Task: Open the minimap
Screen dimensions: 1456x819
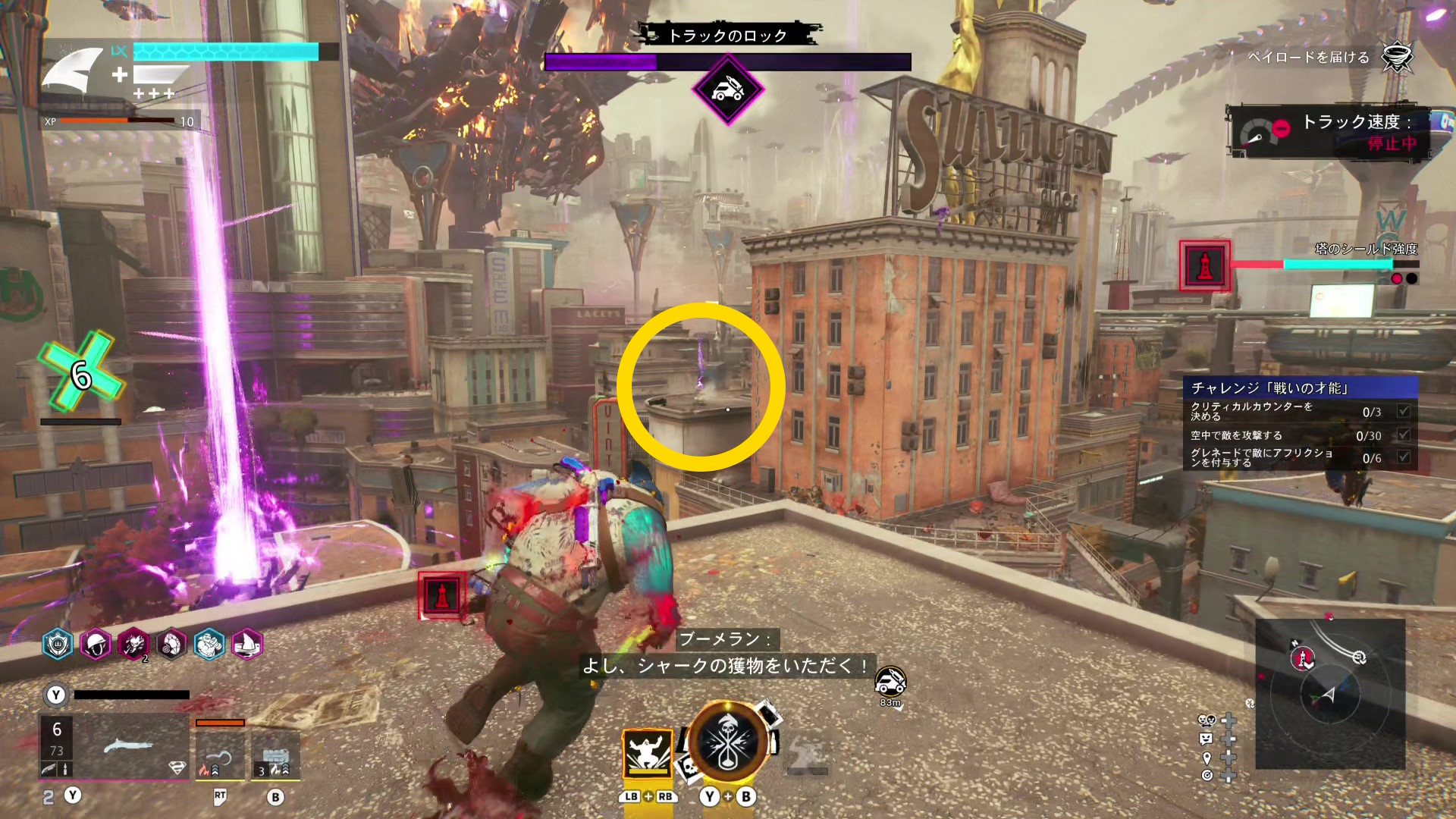Action: (x=1330, y=694)
